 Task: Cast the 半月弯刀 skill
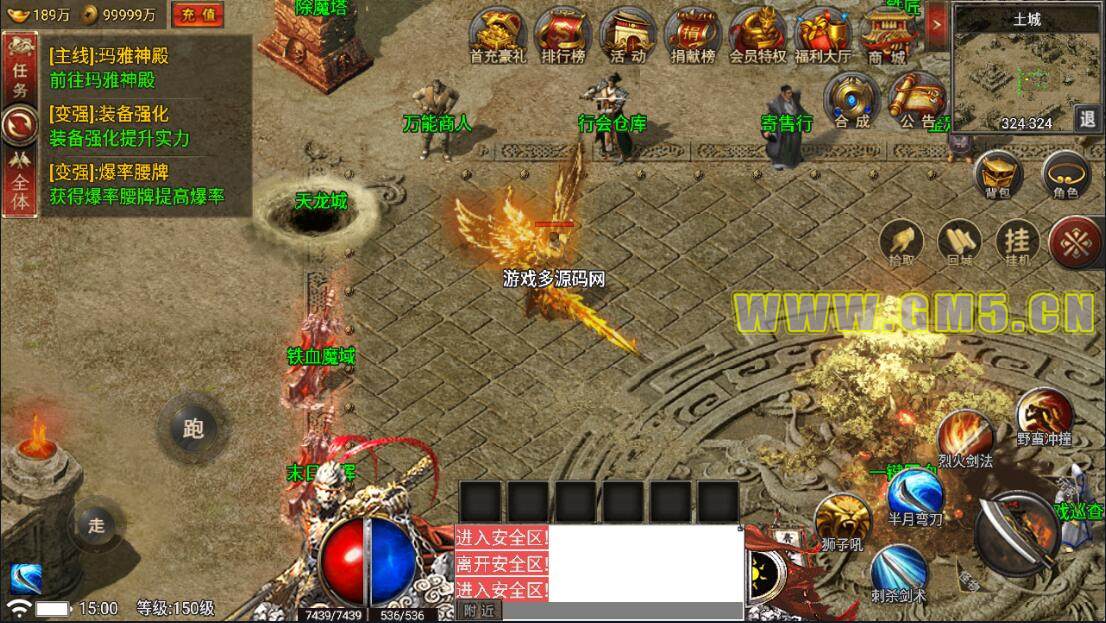[915, 494]
